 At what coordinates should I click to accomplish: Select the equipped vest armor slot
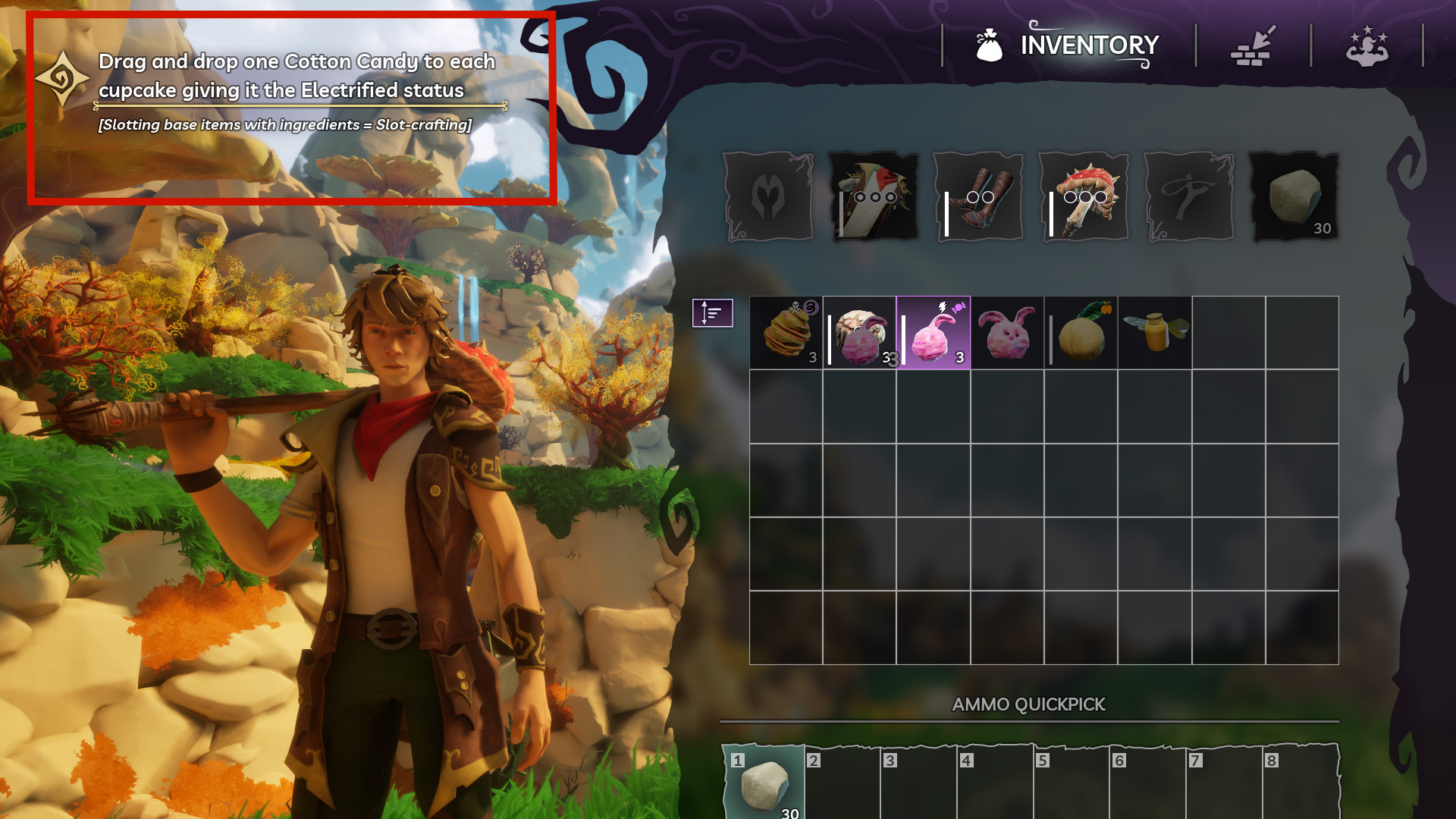pyautogui.click(x=874, y=196)
